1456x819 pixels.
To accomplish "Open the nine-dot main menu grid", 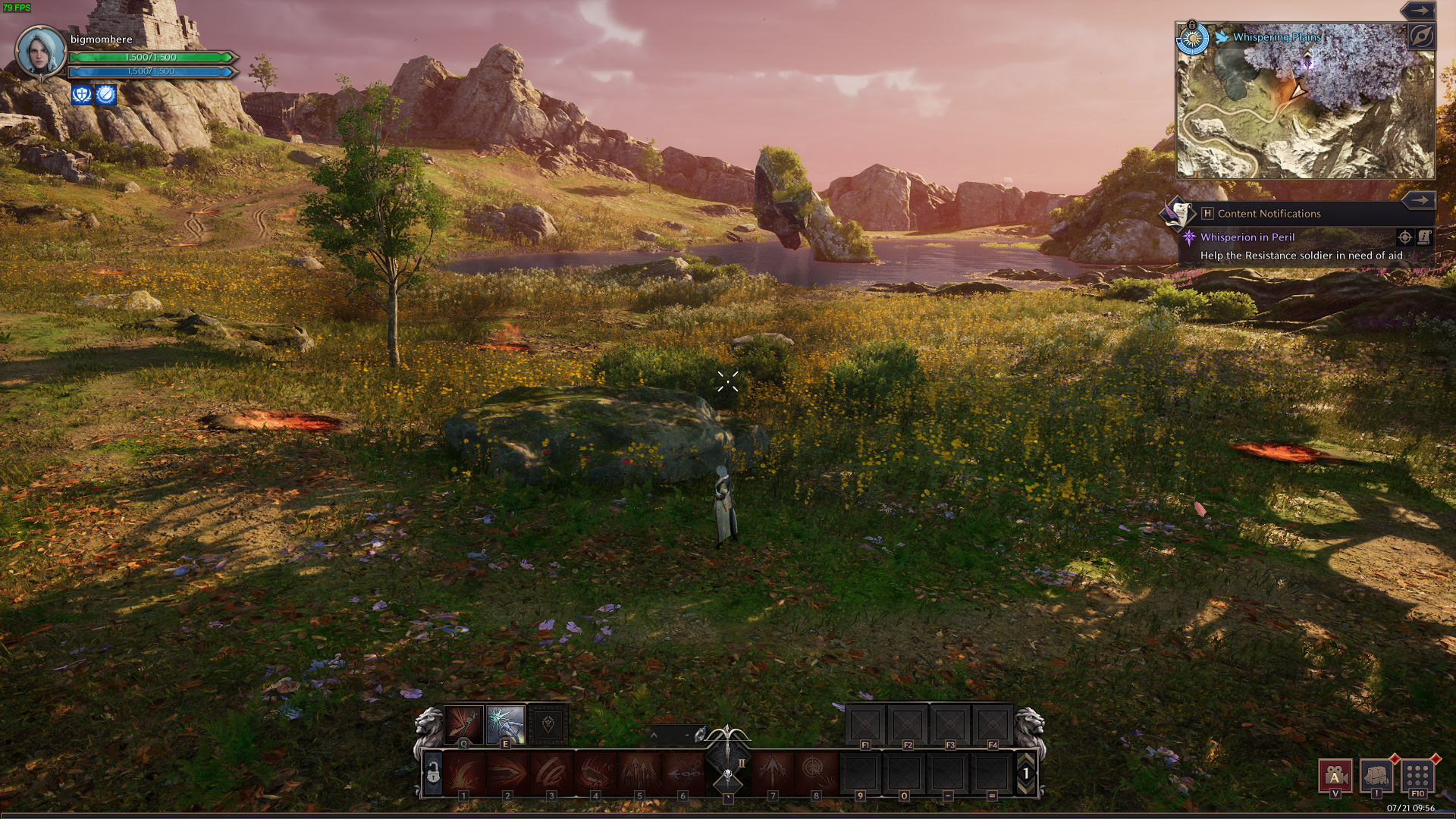I will click(1417, 775).
